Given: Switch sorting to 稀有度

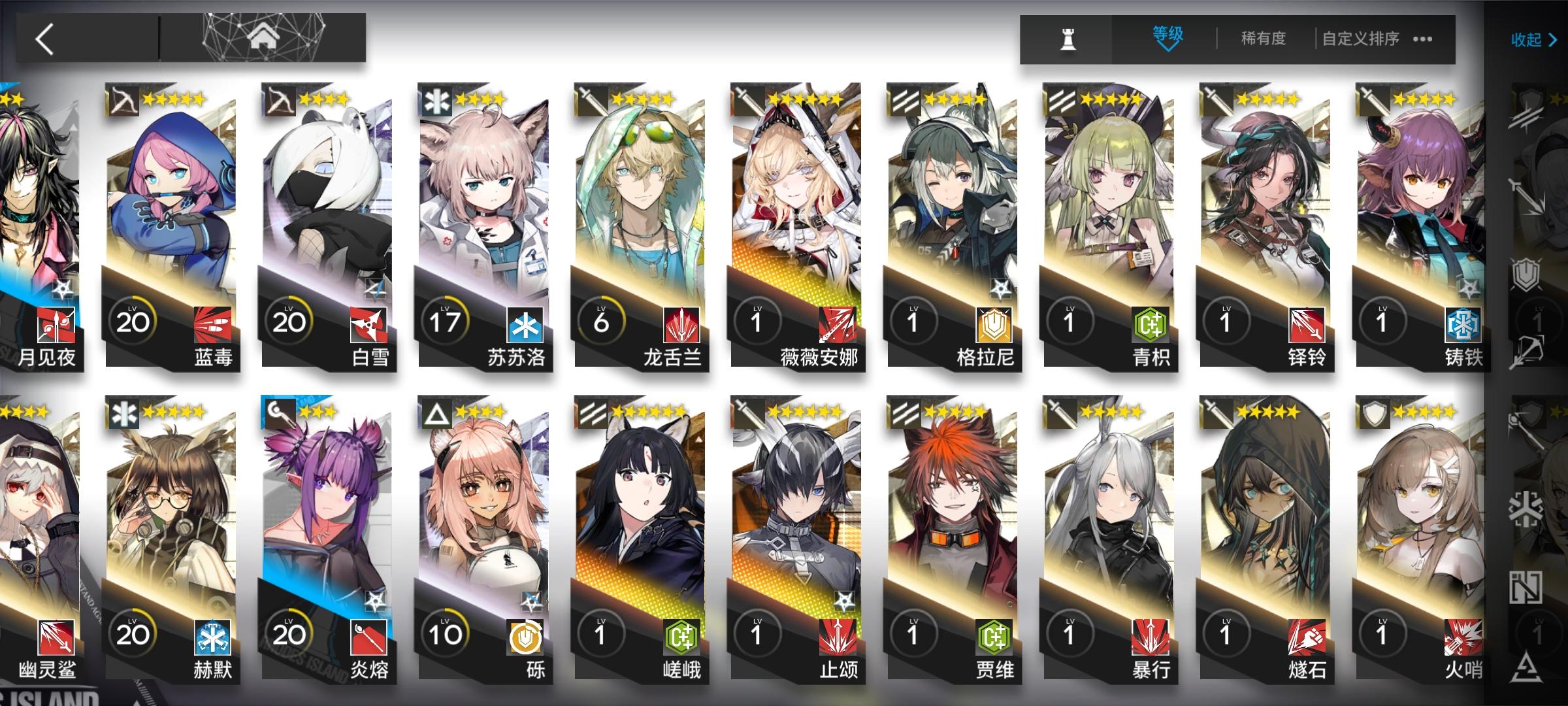Looking at the screenshot, I should coord(1264,38).
